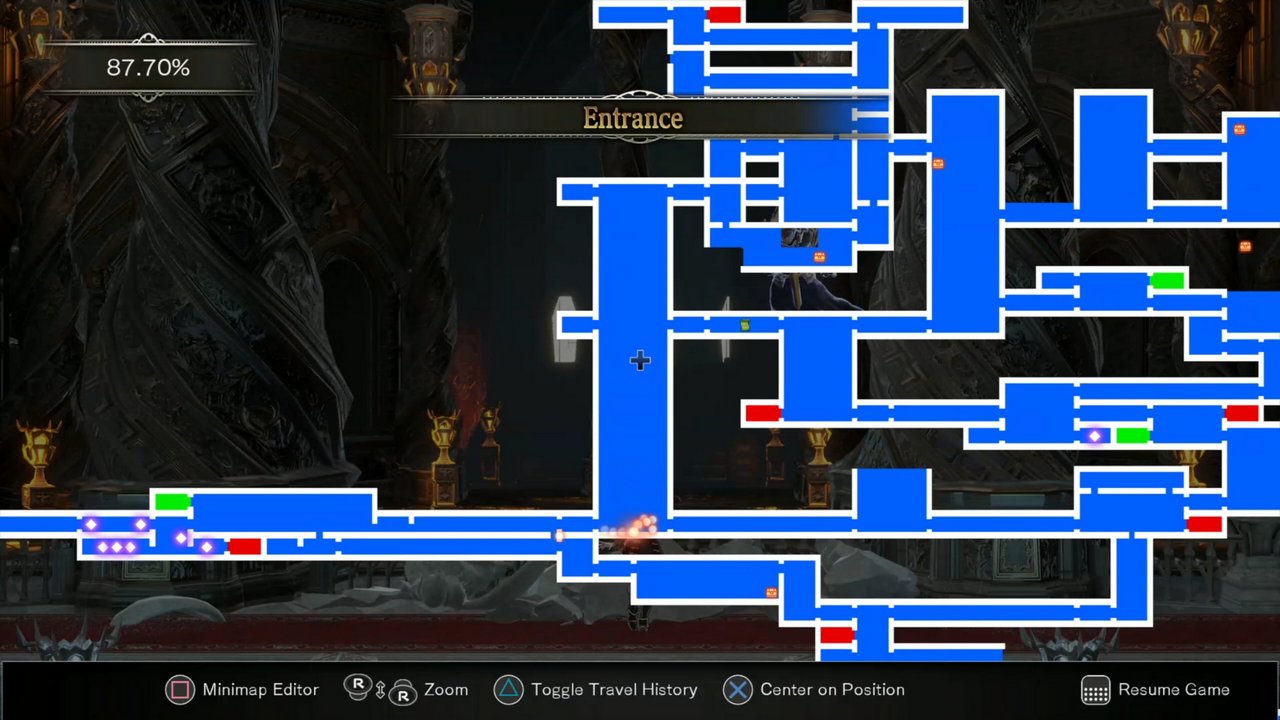Viewport: 1280px width, 720px height.
Task: Switch to the Entrance map region label
Action: tap(633, 118)
